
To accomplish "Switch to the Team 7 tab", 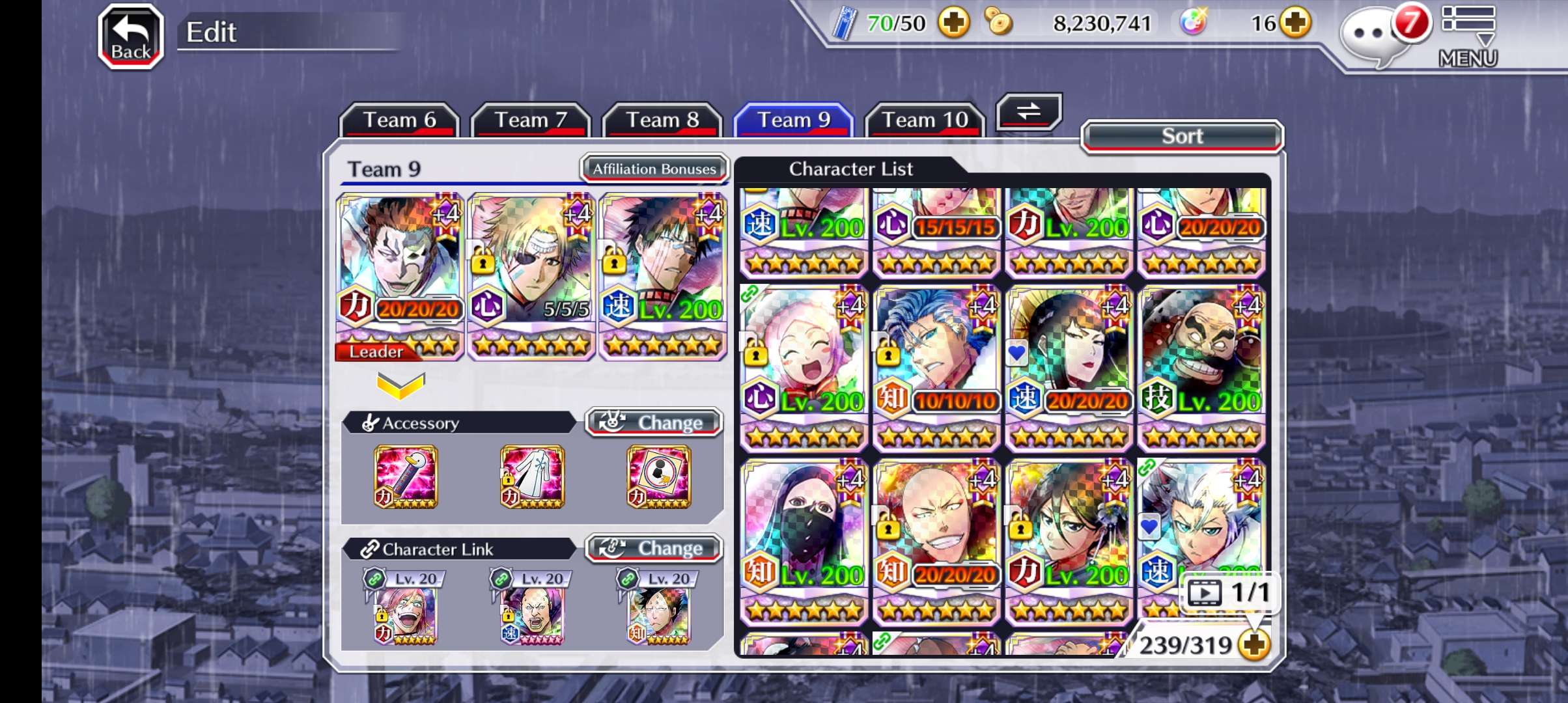I will point(531,120).
